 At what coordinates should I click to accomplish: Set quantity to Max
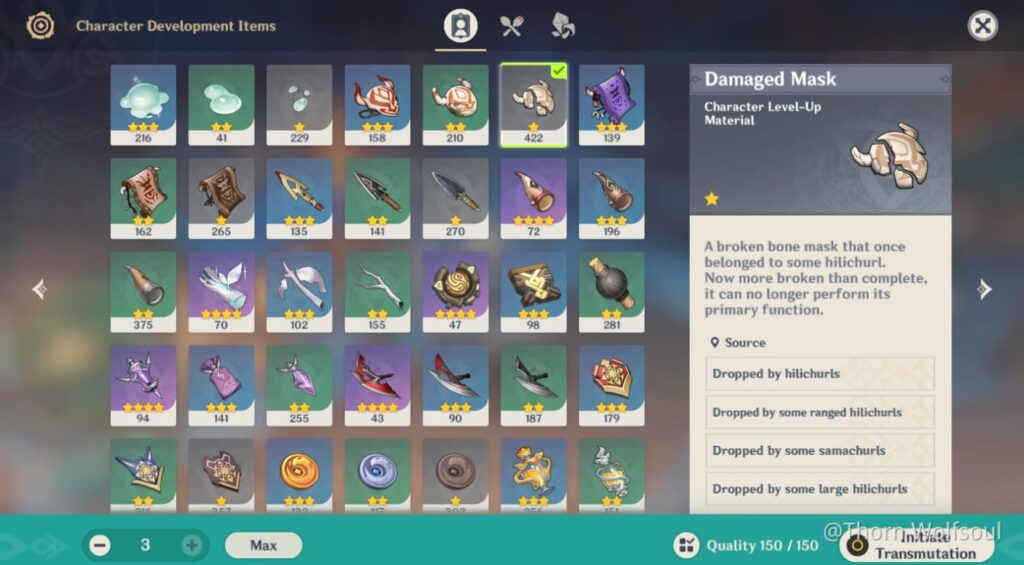pyautogui.click(x=263, y=545)
